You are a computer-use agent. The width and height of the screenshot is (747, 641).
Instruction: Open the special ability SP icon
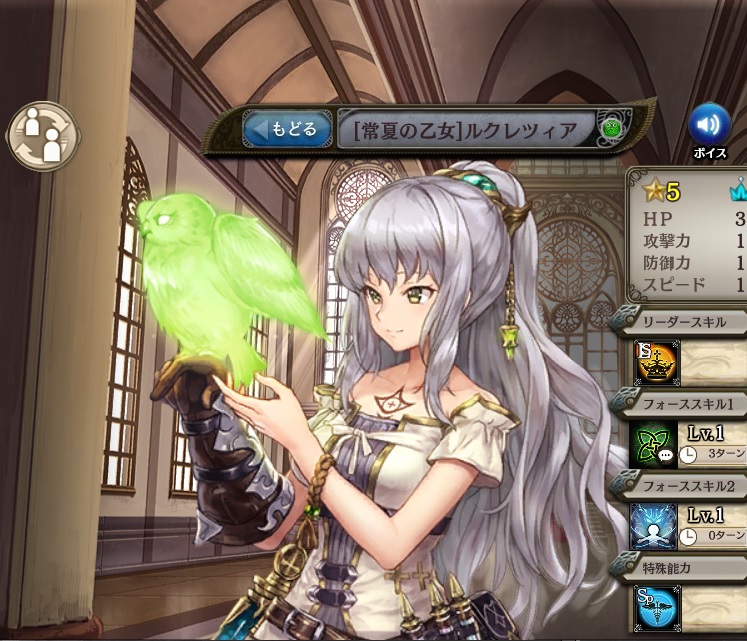click(654, 607)
